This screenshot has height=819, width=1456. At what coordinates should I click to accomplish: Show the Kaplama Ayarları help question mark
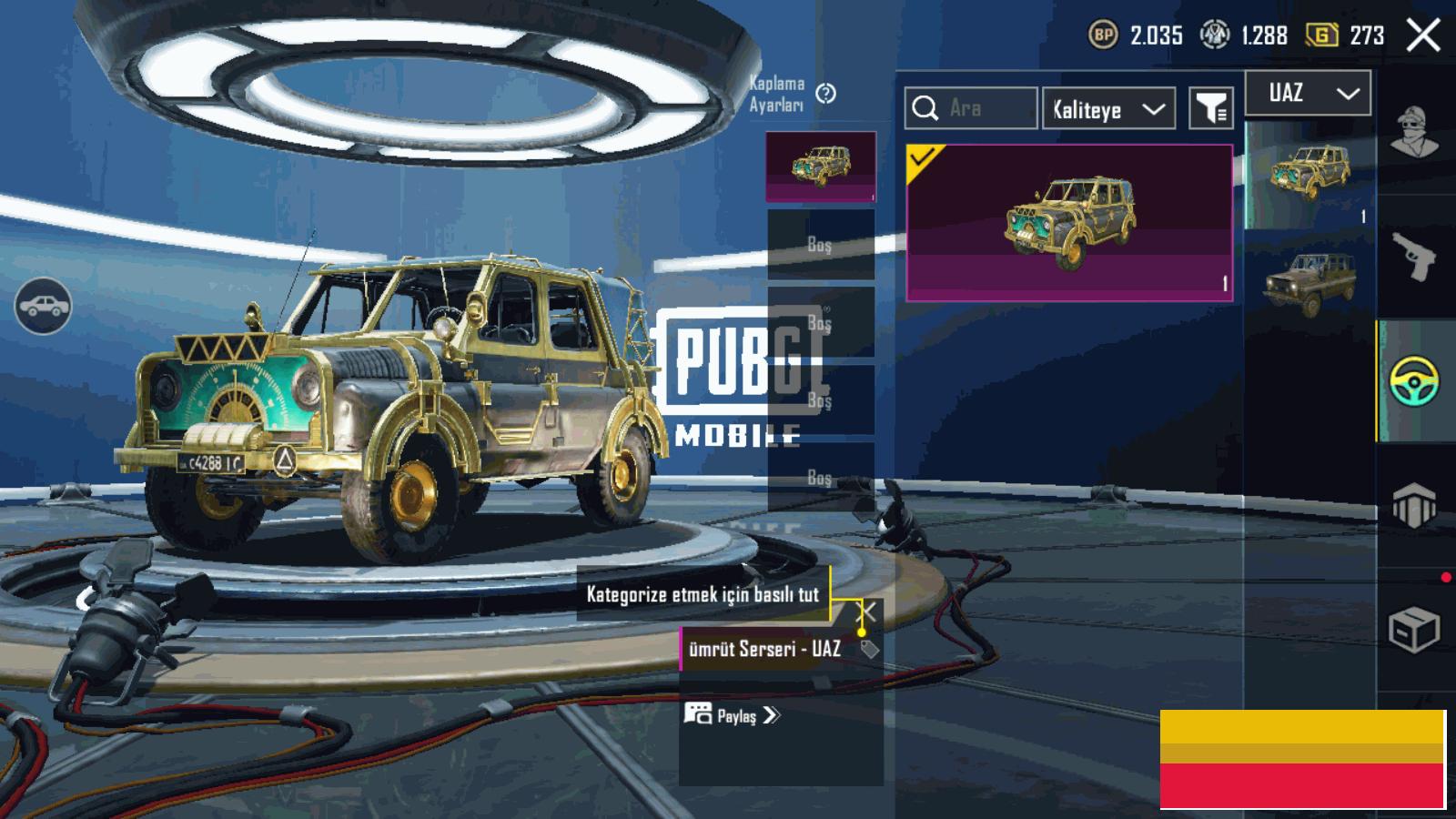pyautogui.click(x=826, y=94)
